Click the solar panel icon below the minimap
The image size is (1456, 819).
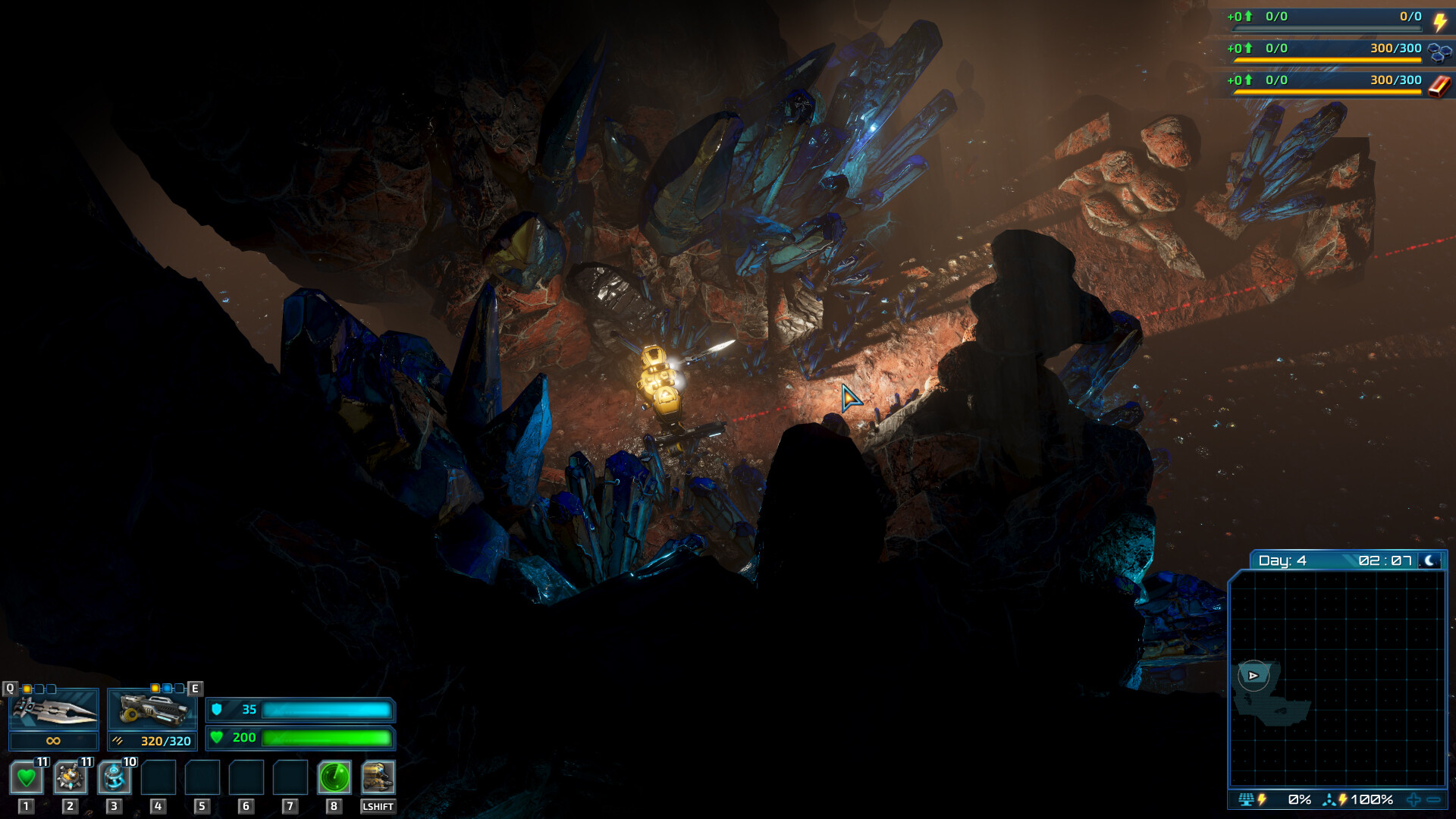(1246, 799)
